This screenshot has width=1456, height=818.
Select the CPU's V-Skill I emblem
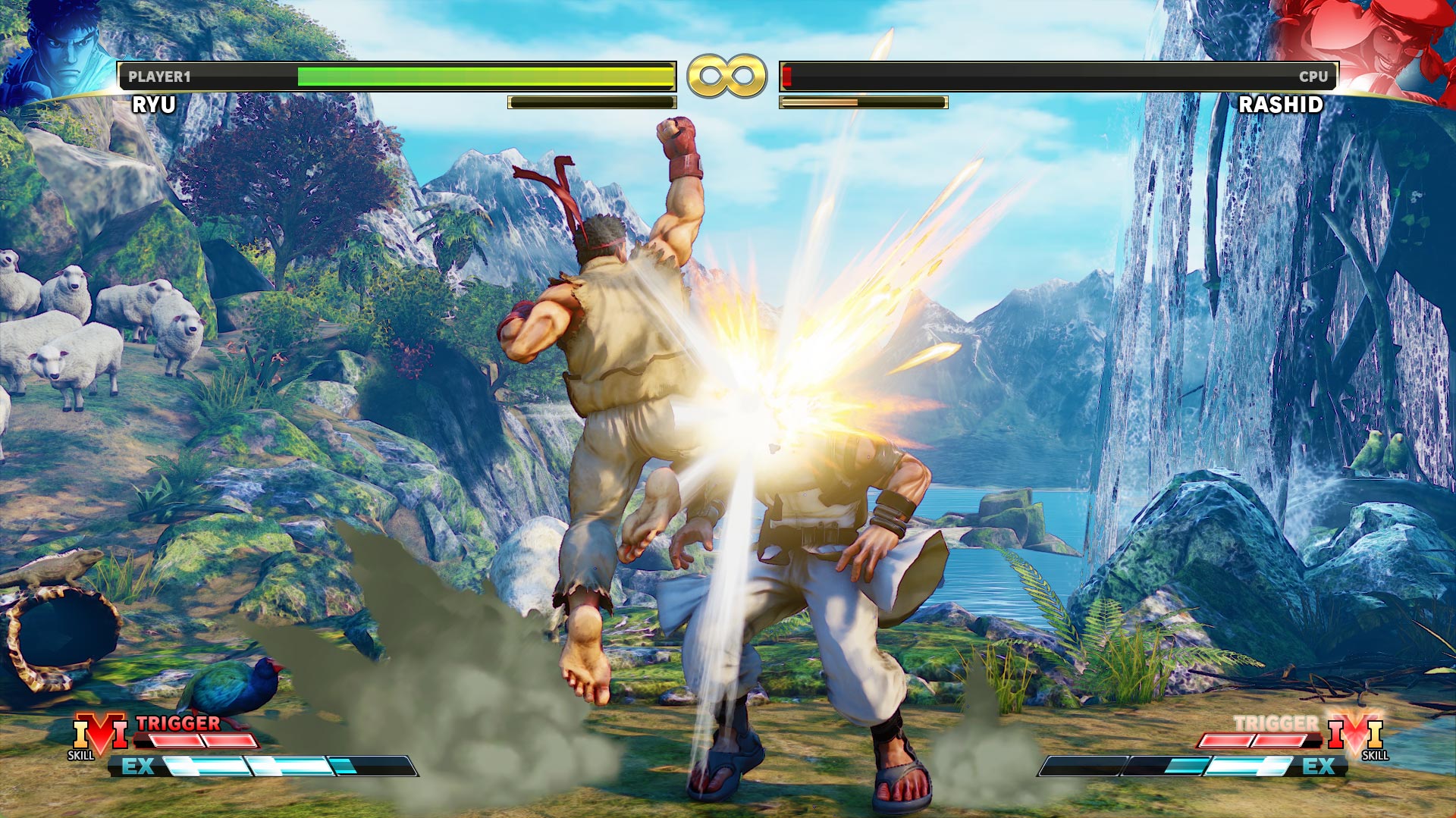point(1357,733)
